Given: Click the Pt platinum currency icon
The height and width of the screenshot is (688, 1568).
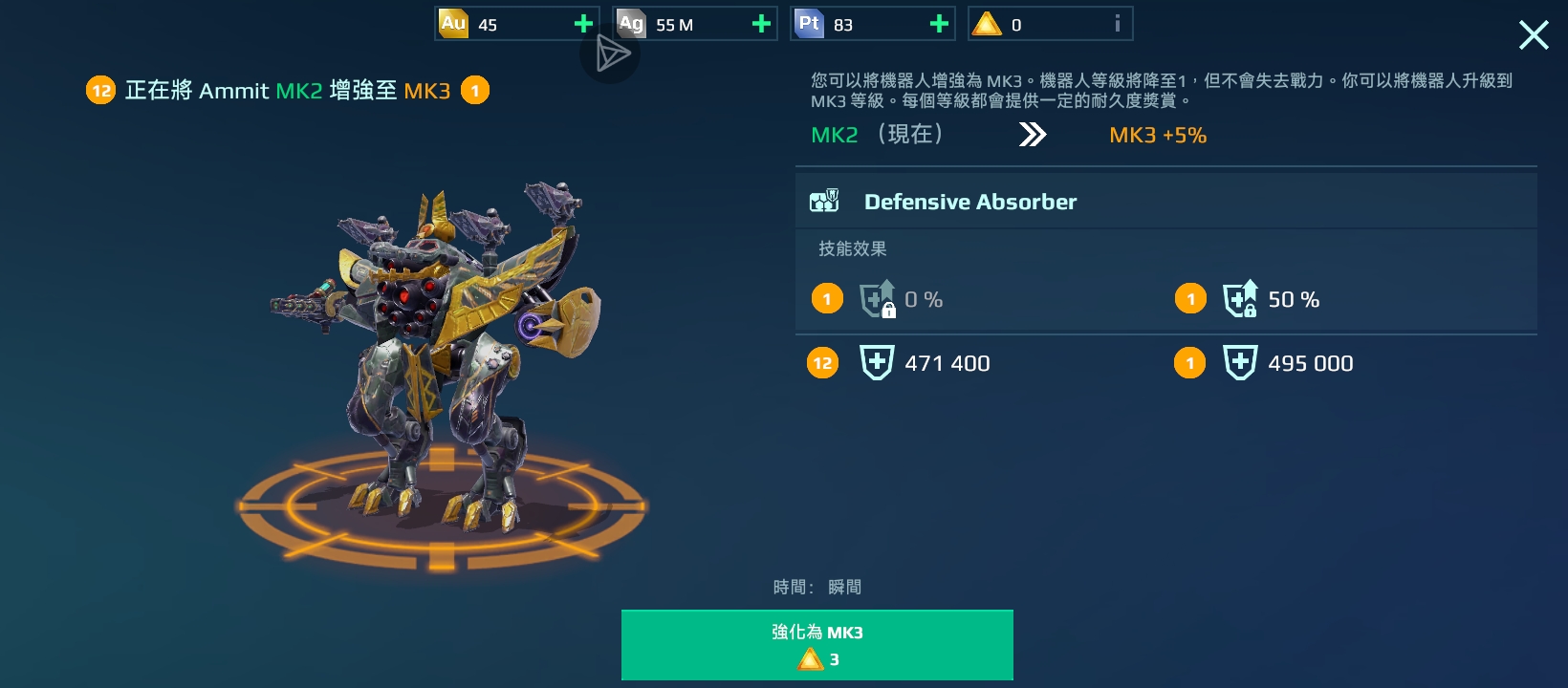Looking at the screenshot, I should [x=809, y=23].
